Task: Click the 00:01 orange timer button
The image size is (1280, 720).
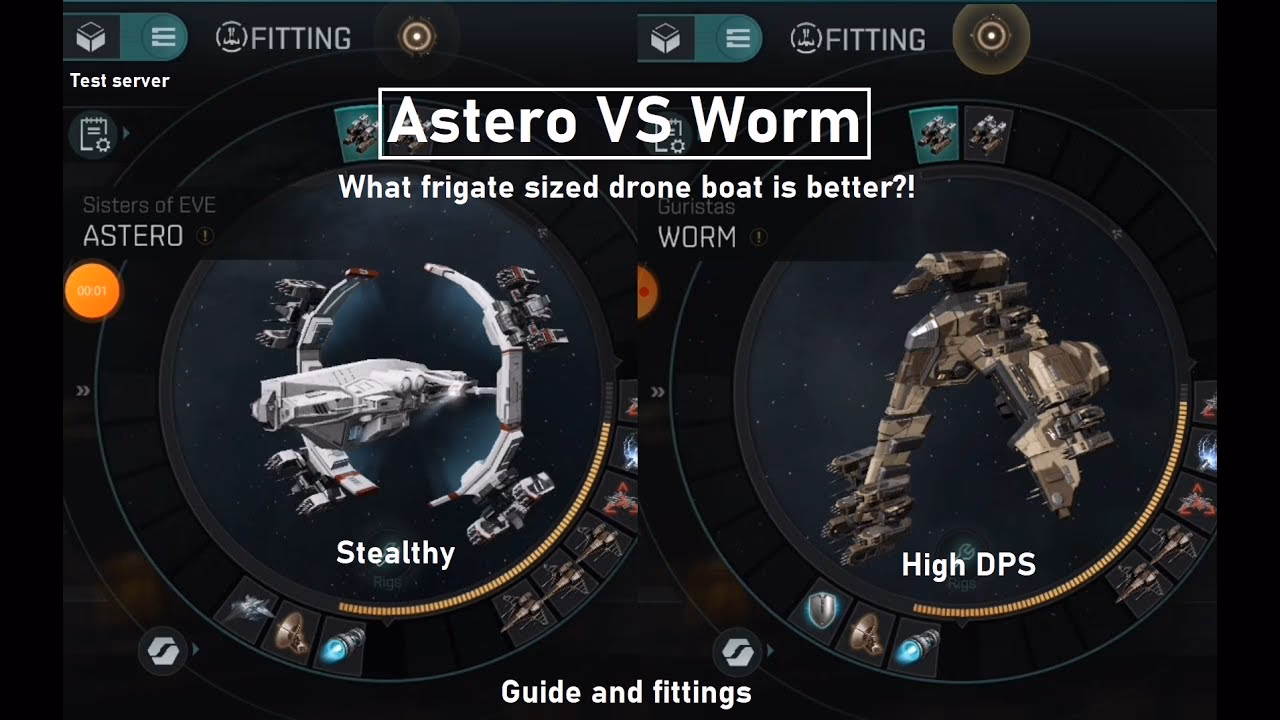Action: 91,290
